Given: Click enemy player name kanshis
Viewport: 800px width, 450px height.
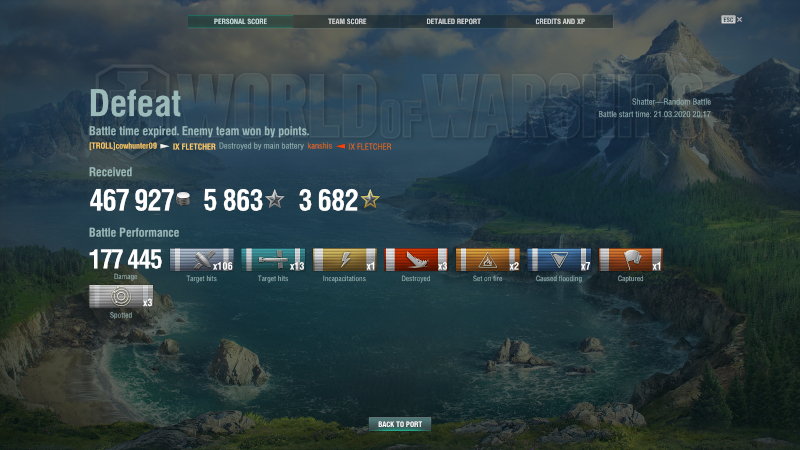Looking at the screenshot, I should pos(319,146).
